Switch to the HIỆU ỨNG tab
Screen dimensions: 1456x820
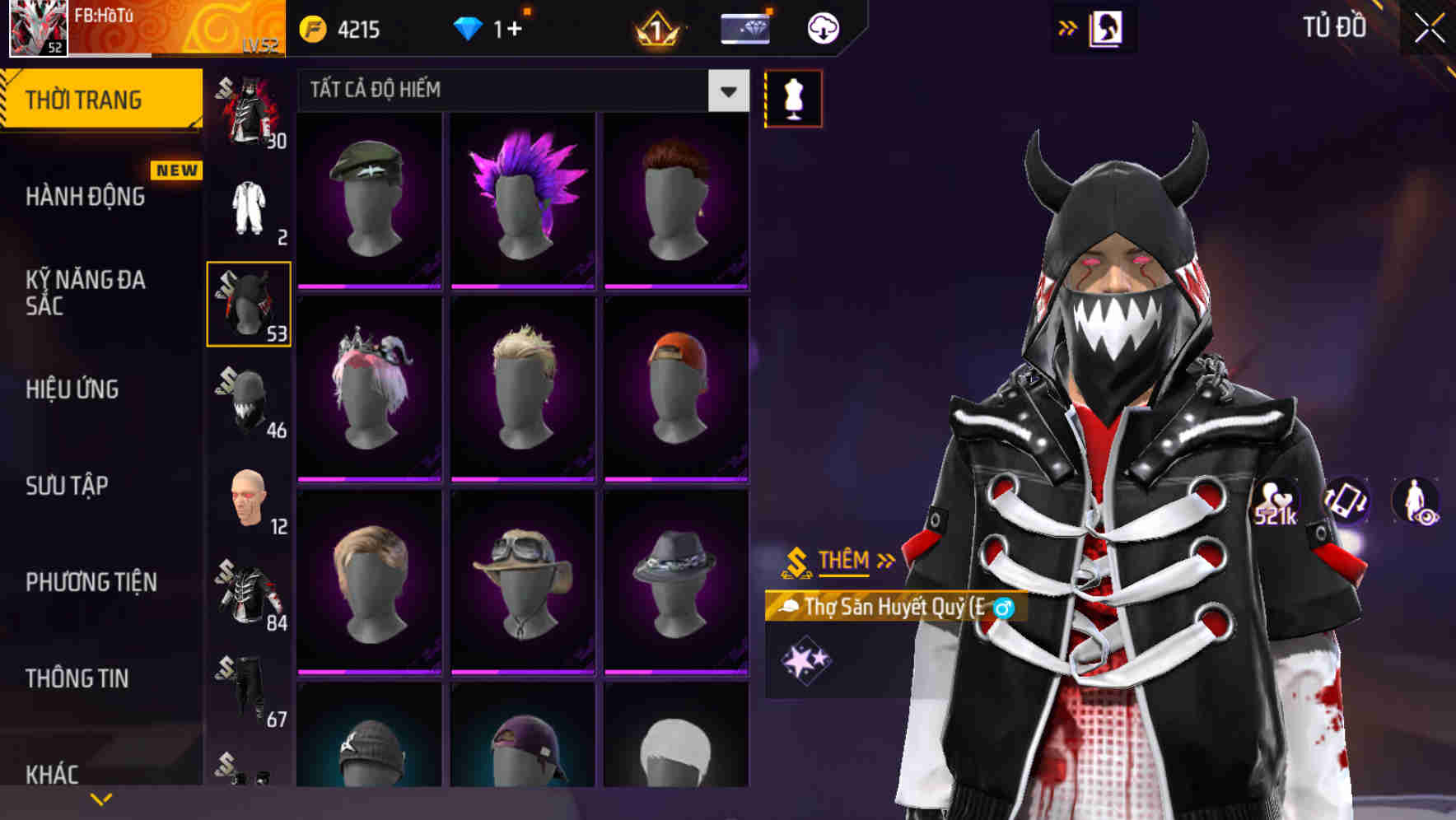click(x=74, y=389)
